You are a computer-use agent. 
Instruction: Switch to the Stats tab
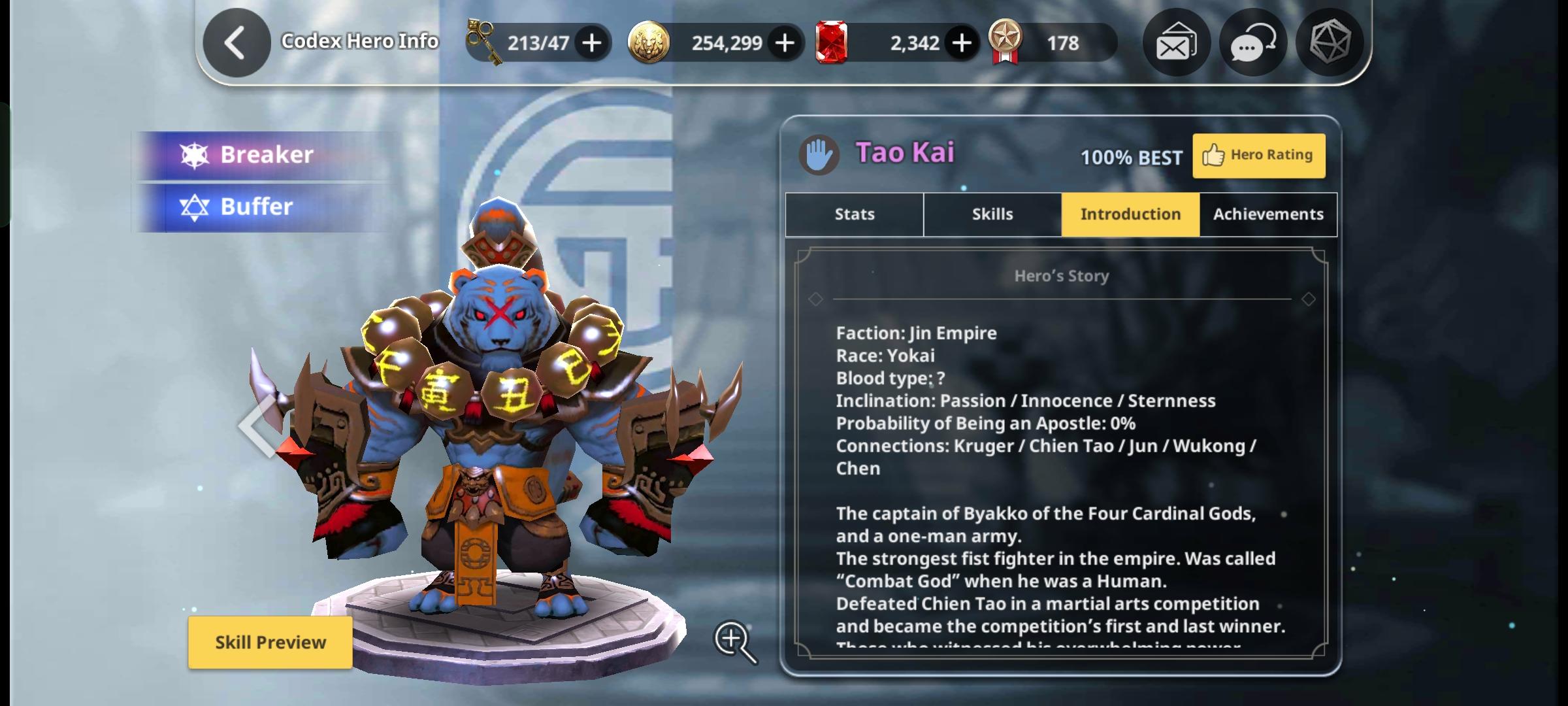(853, 214)
